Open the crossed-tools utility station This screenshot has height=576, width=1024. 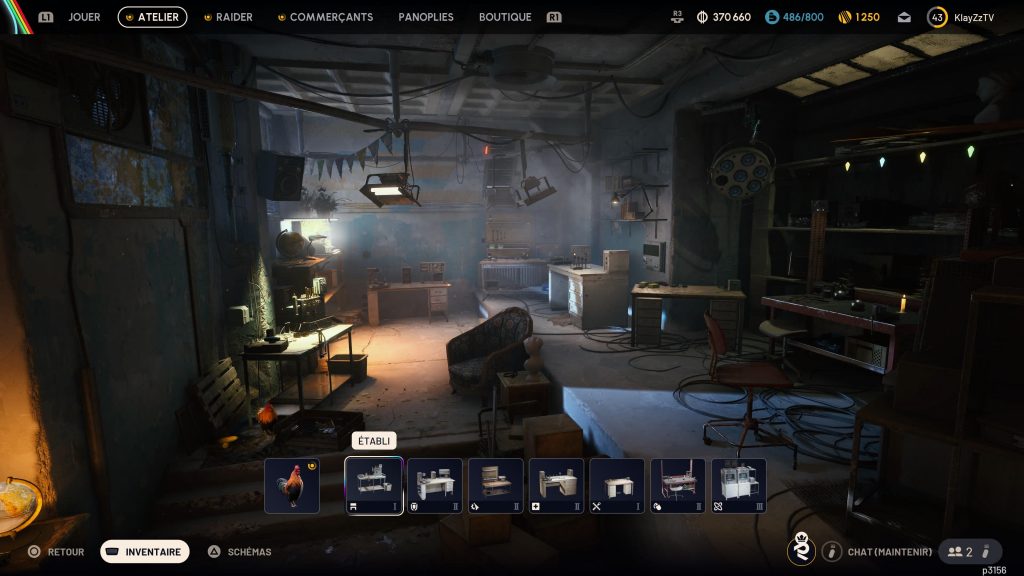(x=617, y=486)
